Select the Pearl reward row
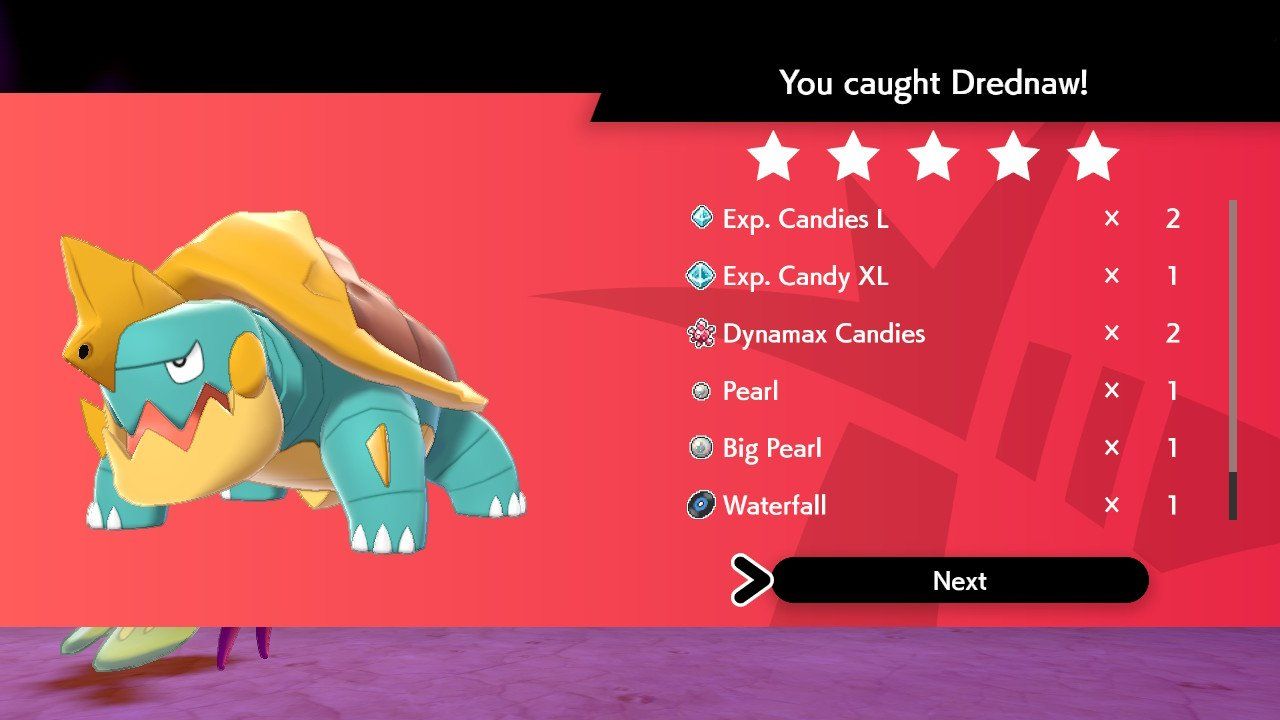This screenshot has width=1280, height=720. pyautogui.click(x=755, y=391)
